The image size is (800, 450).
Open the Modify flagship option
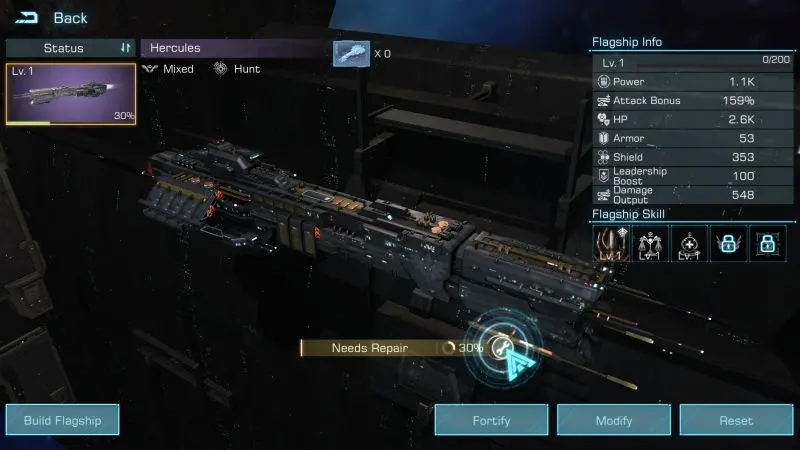[613, 421]
